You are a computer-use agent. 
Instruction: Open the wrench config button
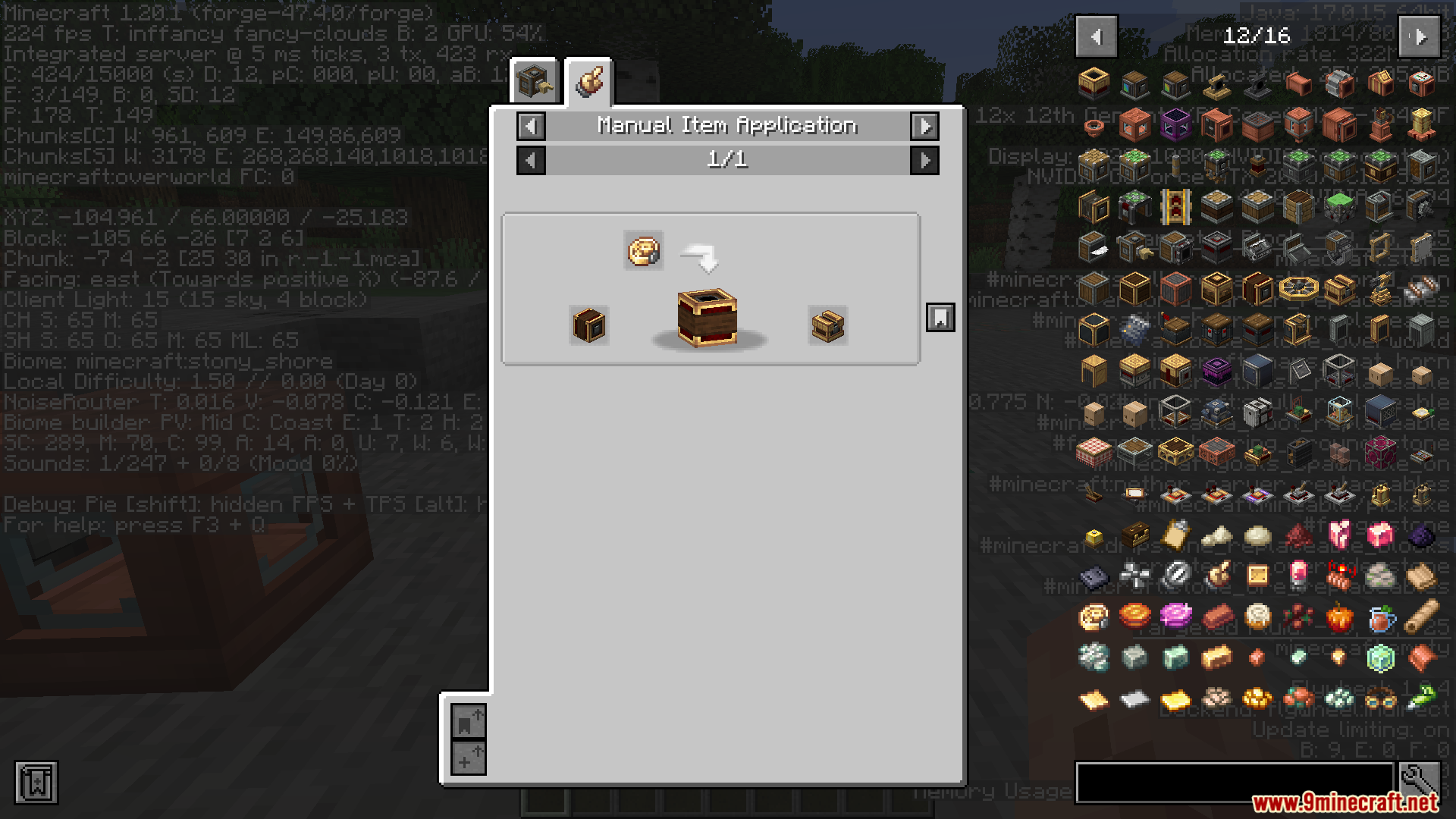1420,782
